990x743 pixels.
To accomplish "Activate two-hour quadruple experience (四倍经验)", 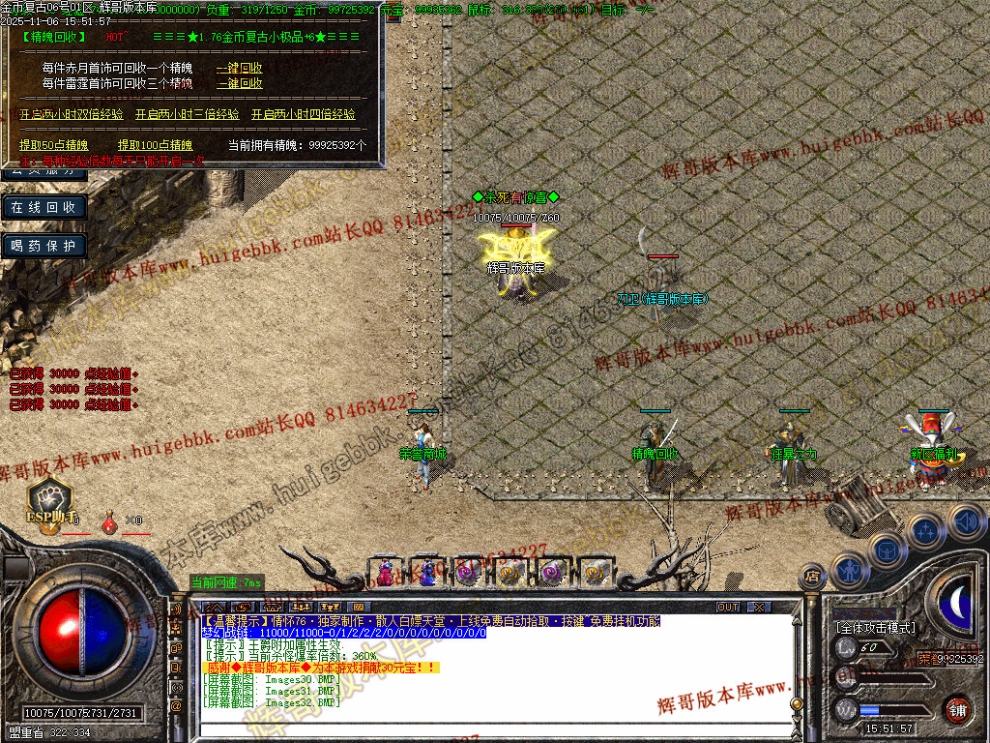I will point(303,115).
